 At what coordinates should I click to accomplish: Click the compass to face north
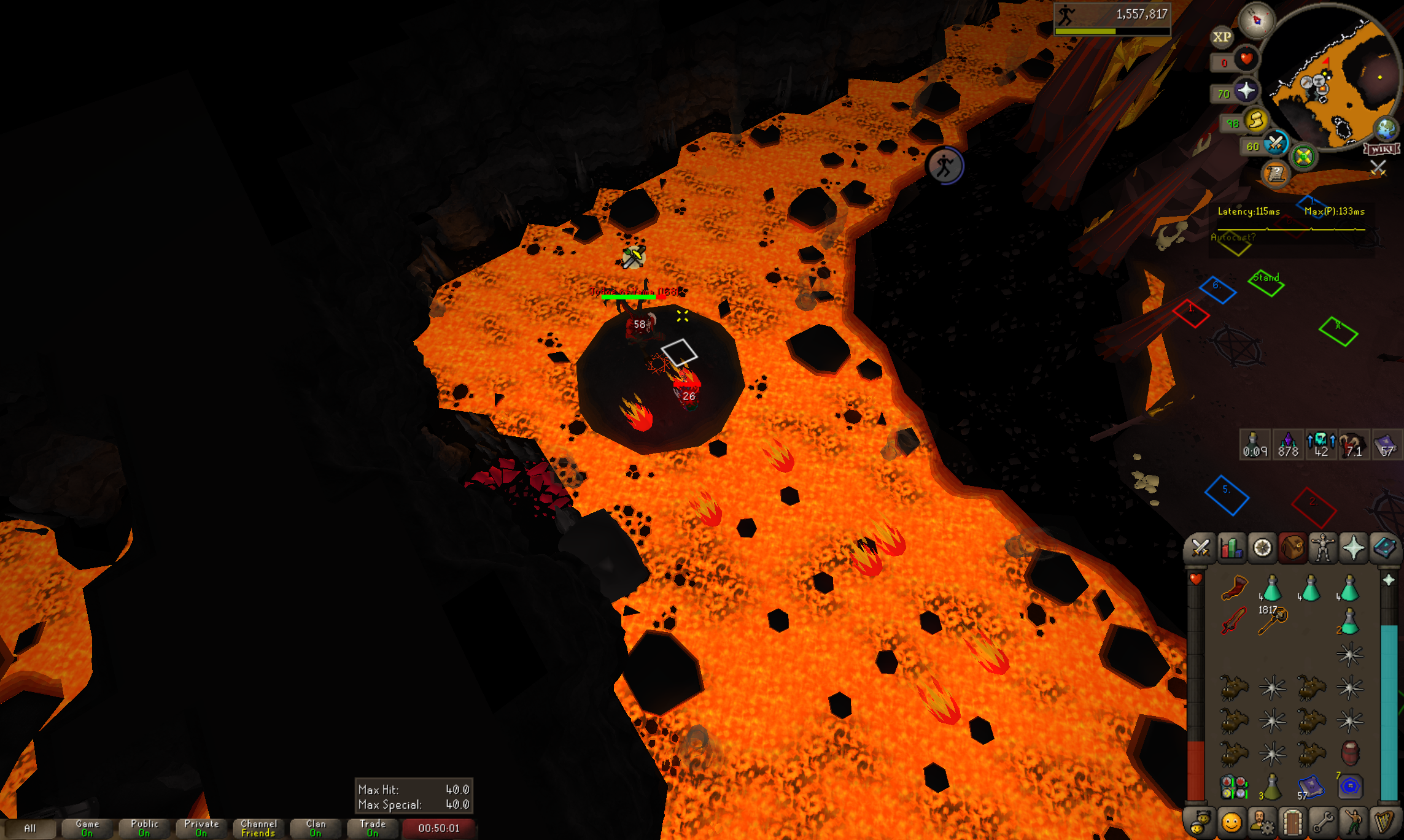click(x=1256, y=20)
